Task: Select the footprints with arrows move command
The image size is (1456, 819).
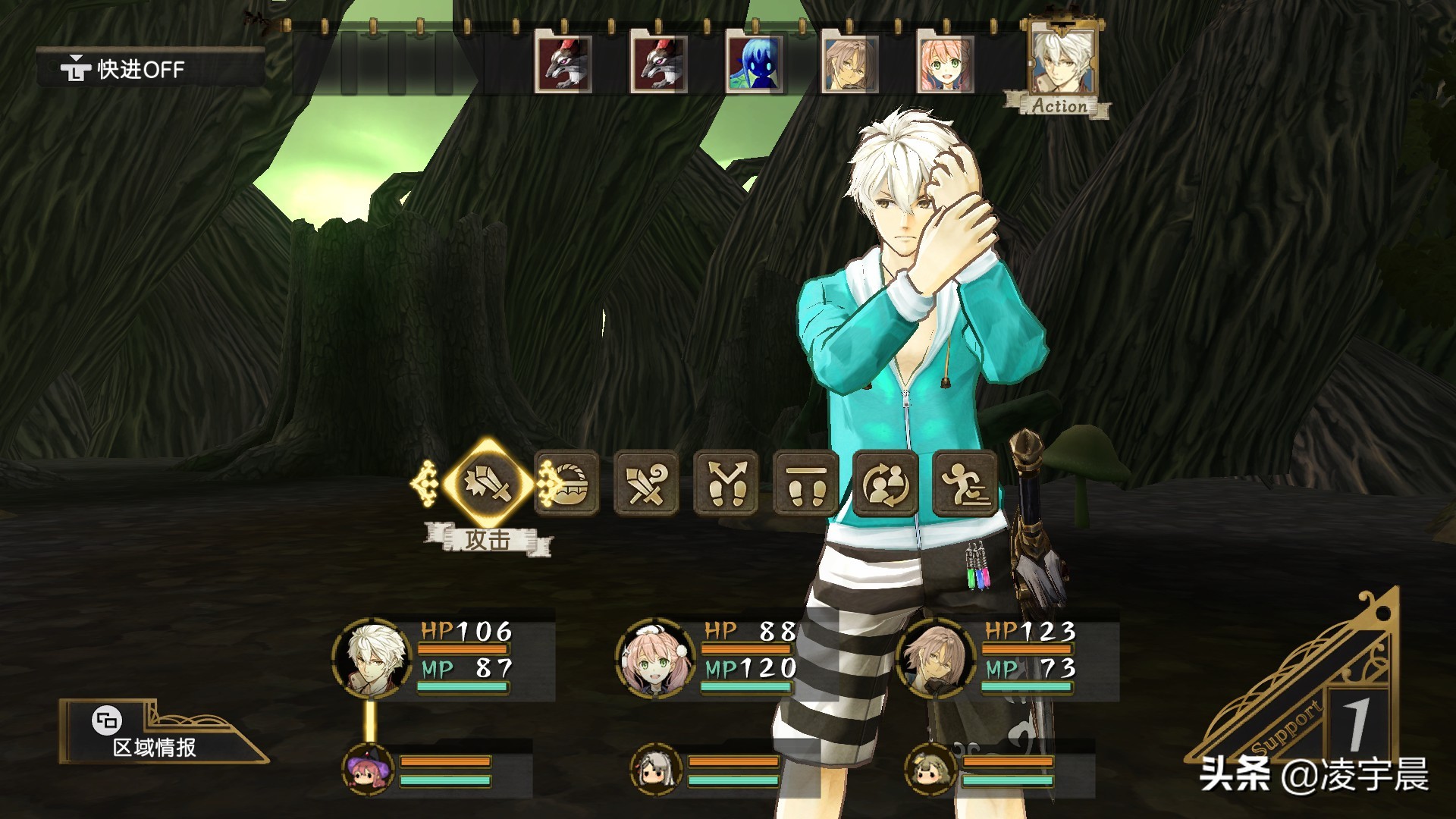Action: pyautogui.click(x=726, y=484)
